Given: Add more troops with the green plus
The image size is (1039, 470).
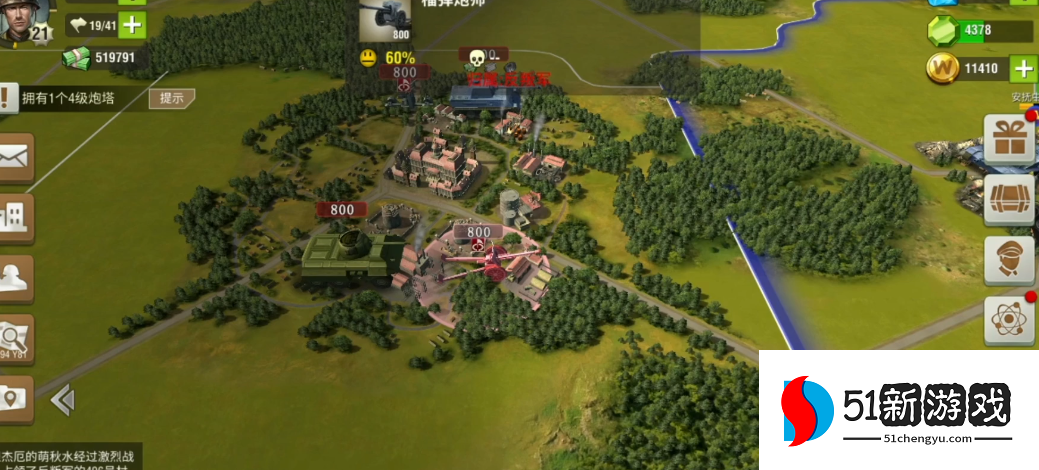Looking at the screenshot, I should pyautogui.click(x=133, y=25).
